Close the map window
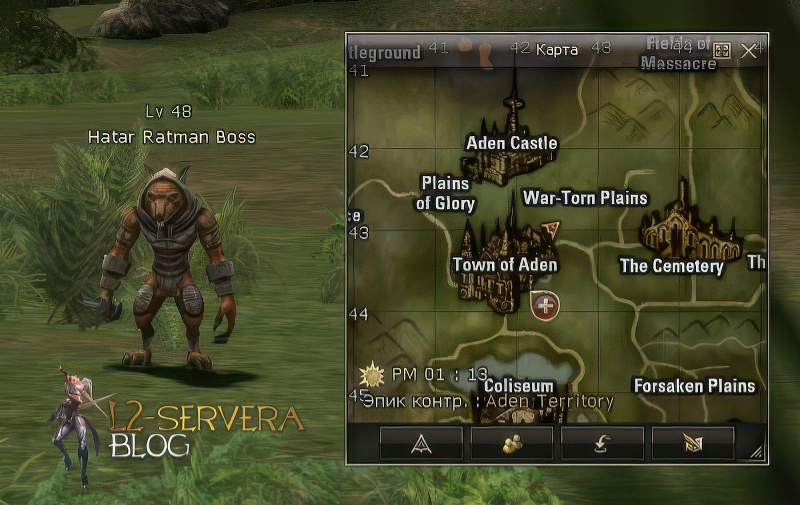Screen dimensions: 800x505 [748, 50]
